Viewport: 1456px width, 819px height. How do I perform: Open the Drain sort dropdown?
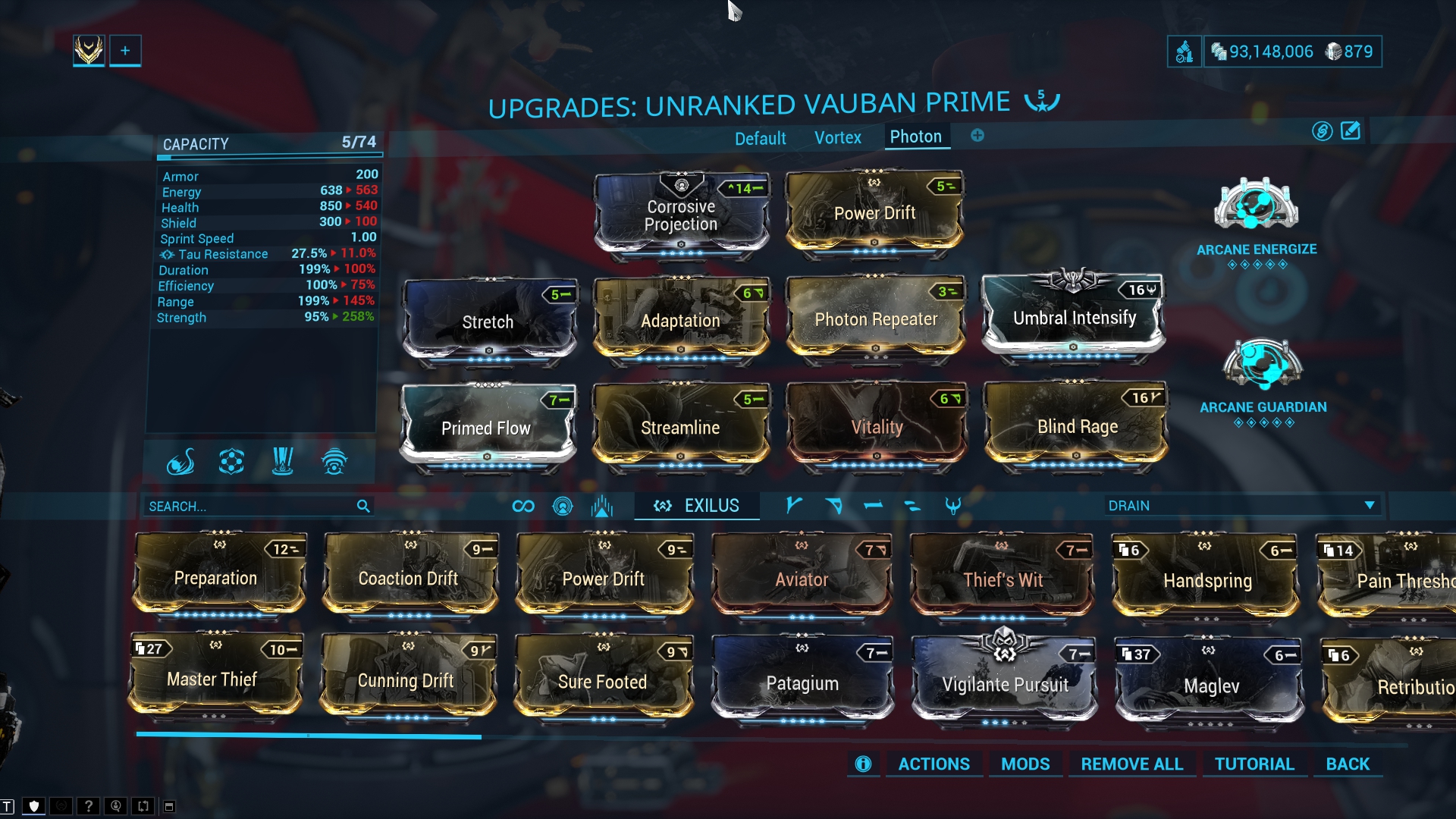pyautogui.click(x=1241, y=506)
